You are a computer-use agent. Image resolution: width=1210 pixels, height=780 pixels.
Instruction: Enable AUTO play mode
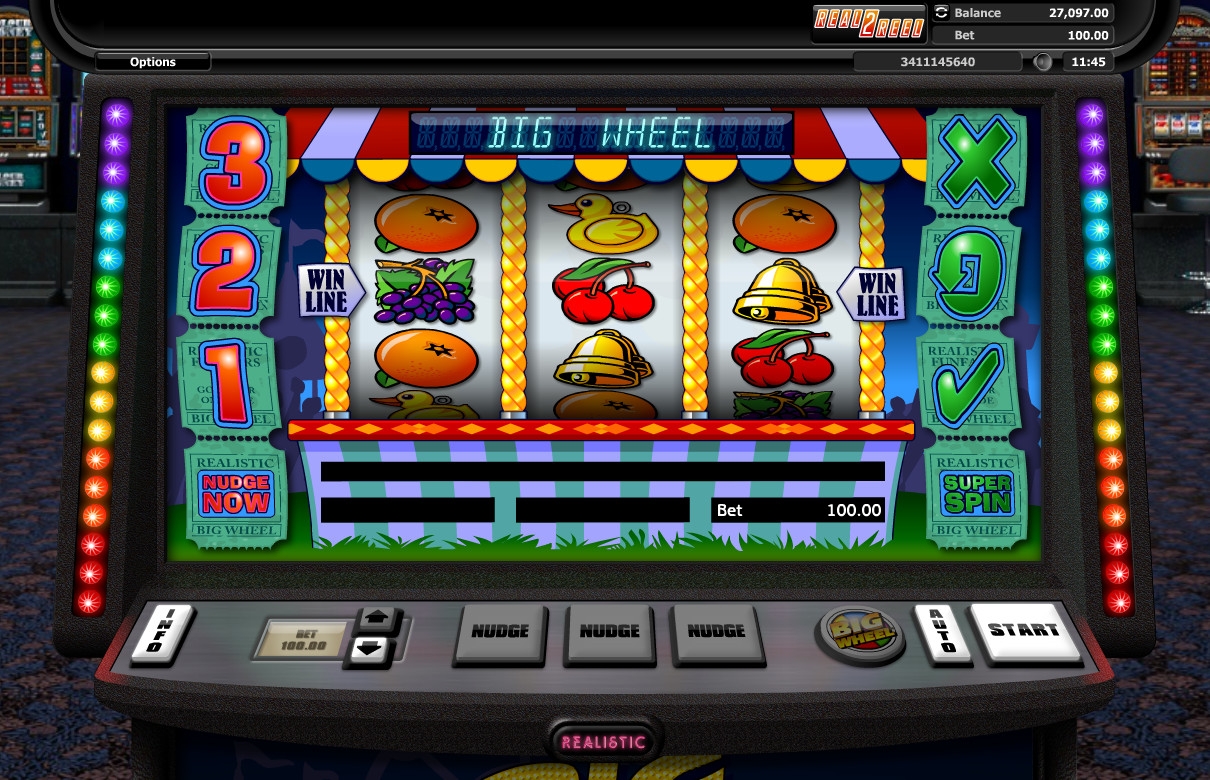(x=937, y=632)
